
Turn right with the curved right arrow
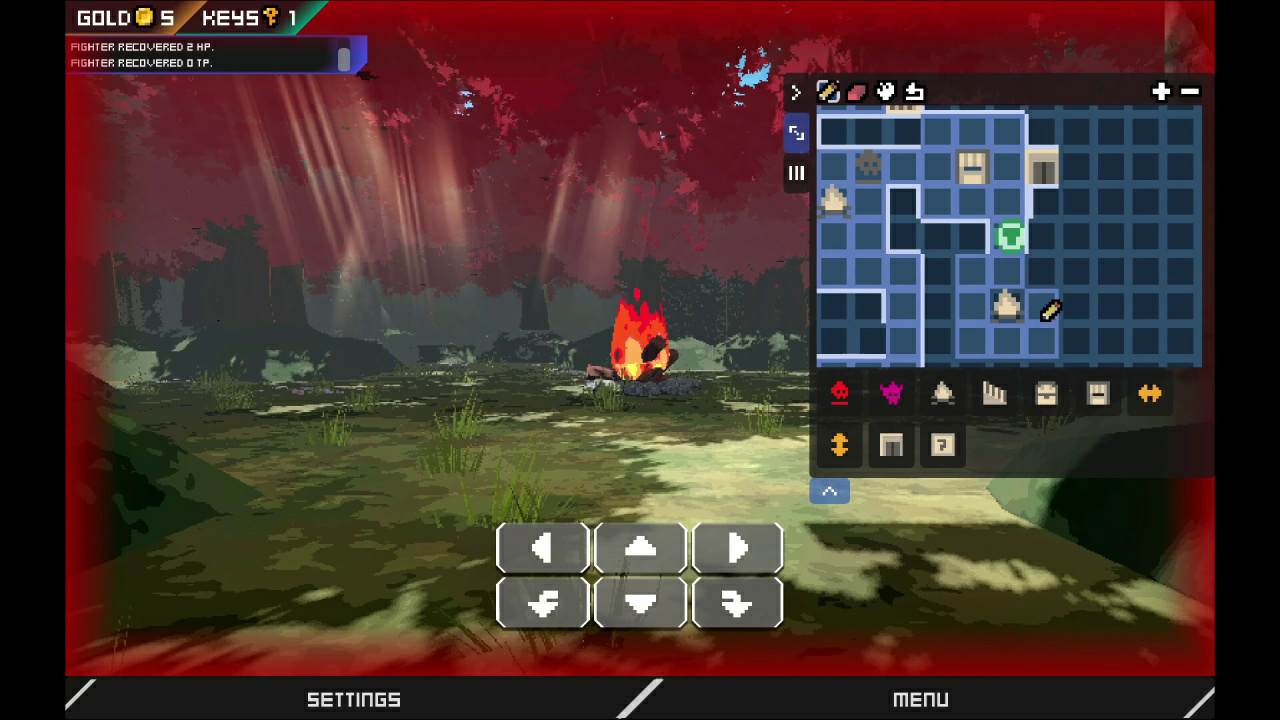click(737, 603)
